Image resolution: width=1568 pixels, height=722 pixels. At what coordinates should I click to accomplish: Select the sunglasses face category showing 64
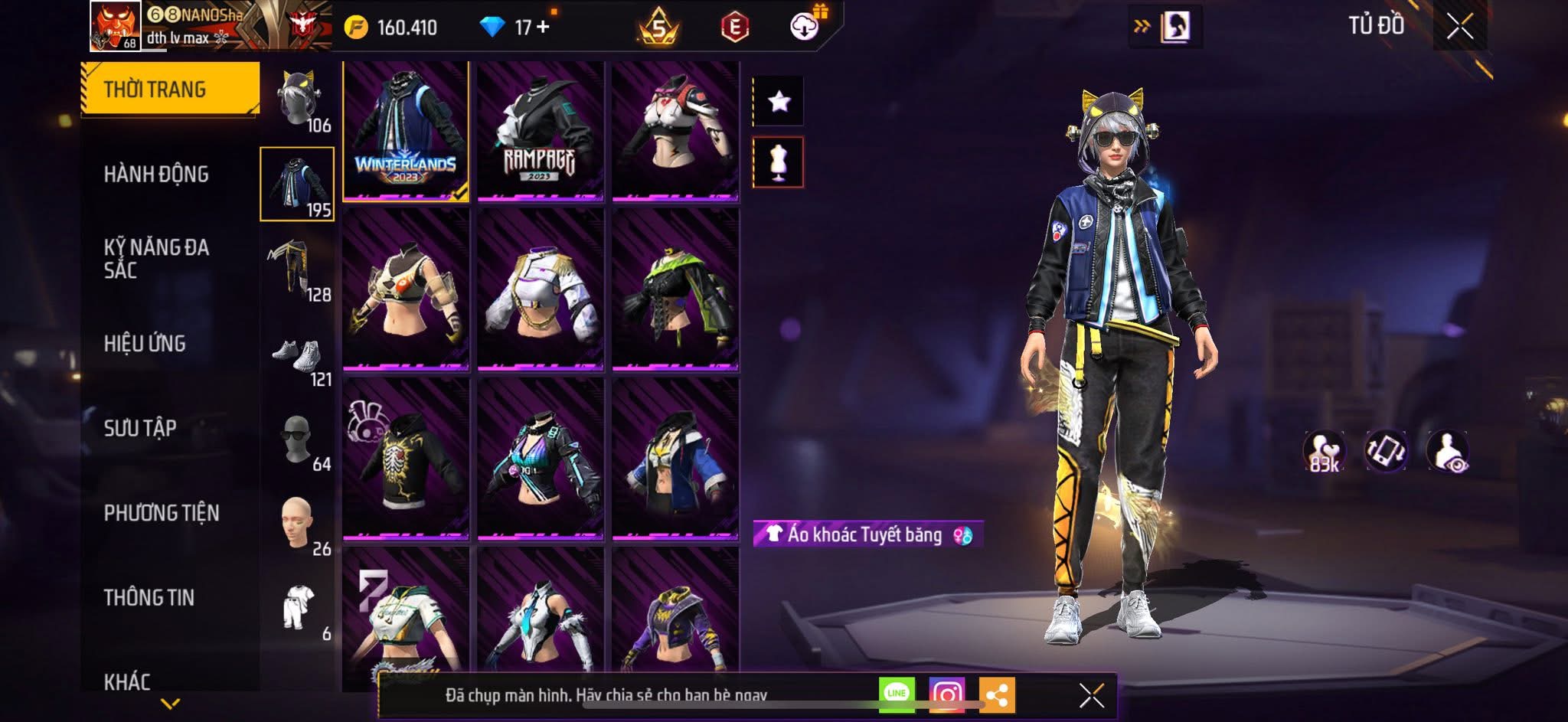coord(298,440)
